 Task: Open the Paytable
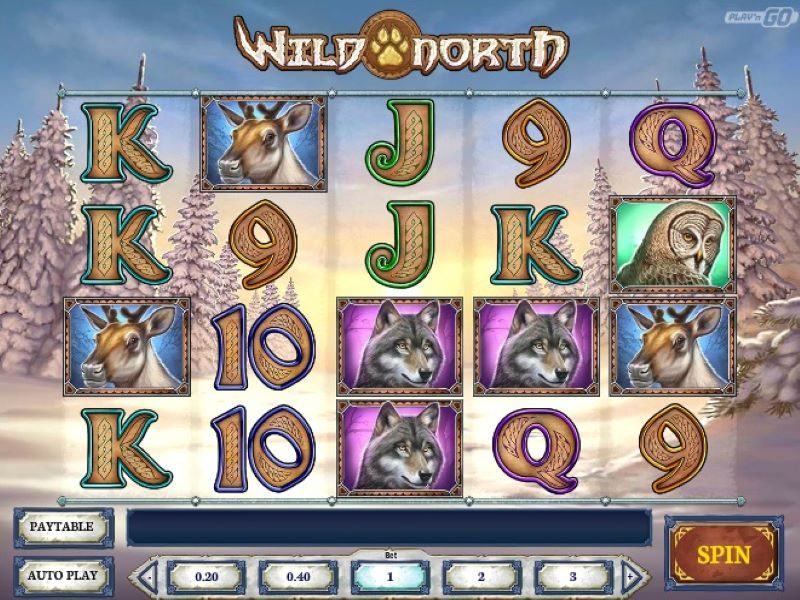(x=62, y=526)
